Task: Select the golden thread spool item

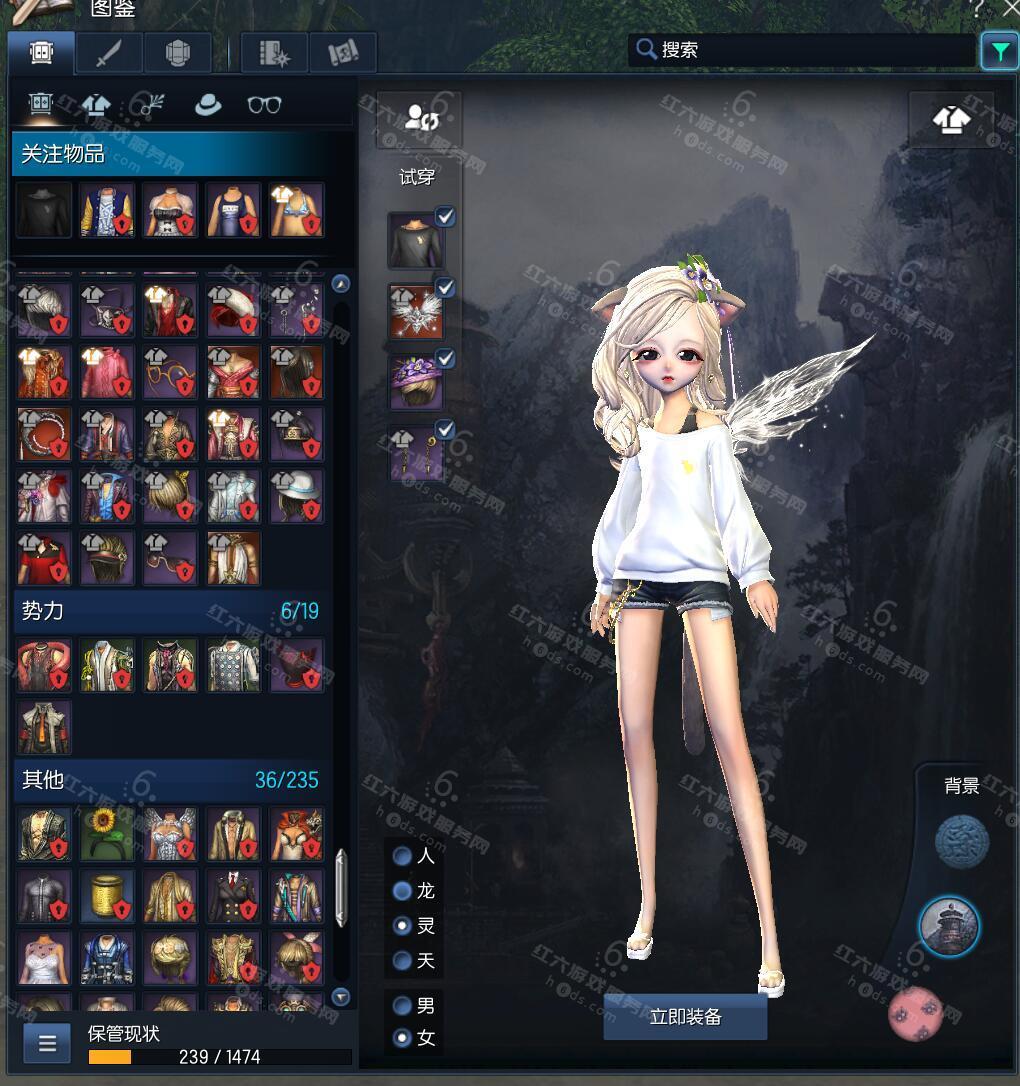Action: coord(107,896)
